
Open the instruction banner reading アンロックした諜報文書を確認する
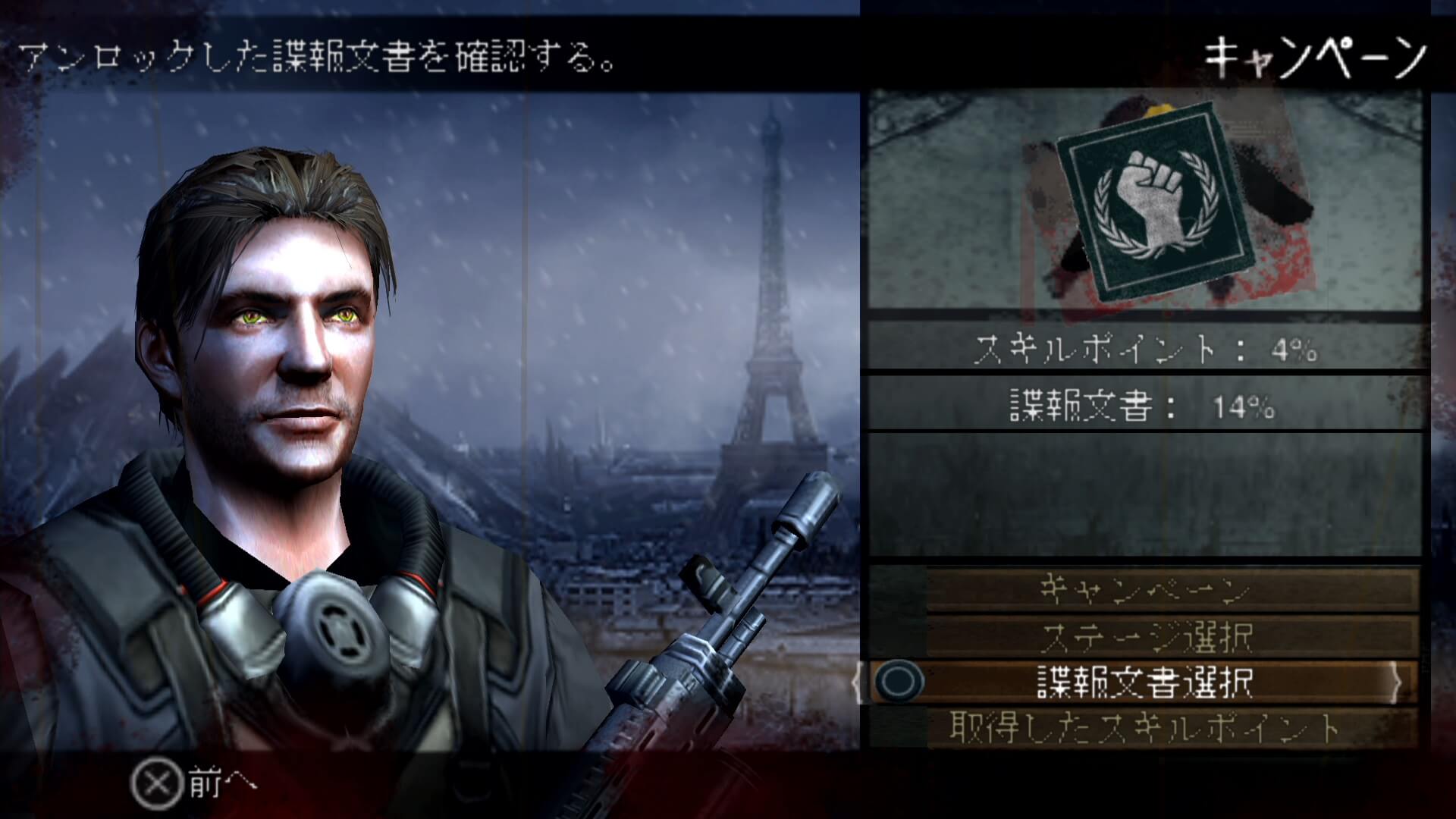[318, 55]
